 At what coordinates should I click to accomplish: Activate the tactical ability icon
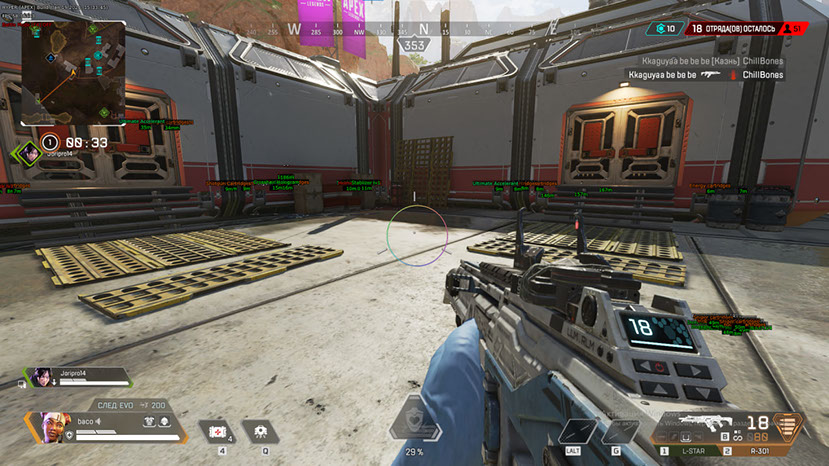259,430
